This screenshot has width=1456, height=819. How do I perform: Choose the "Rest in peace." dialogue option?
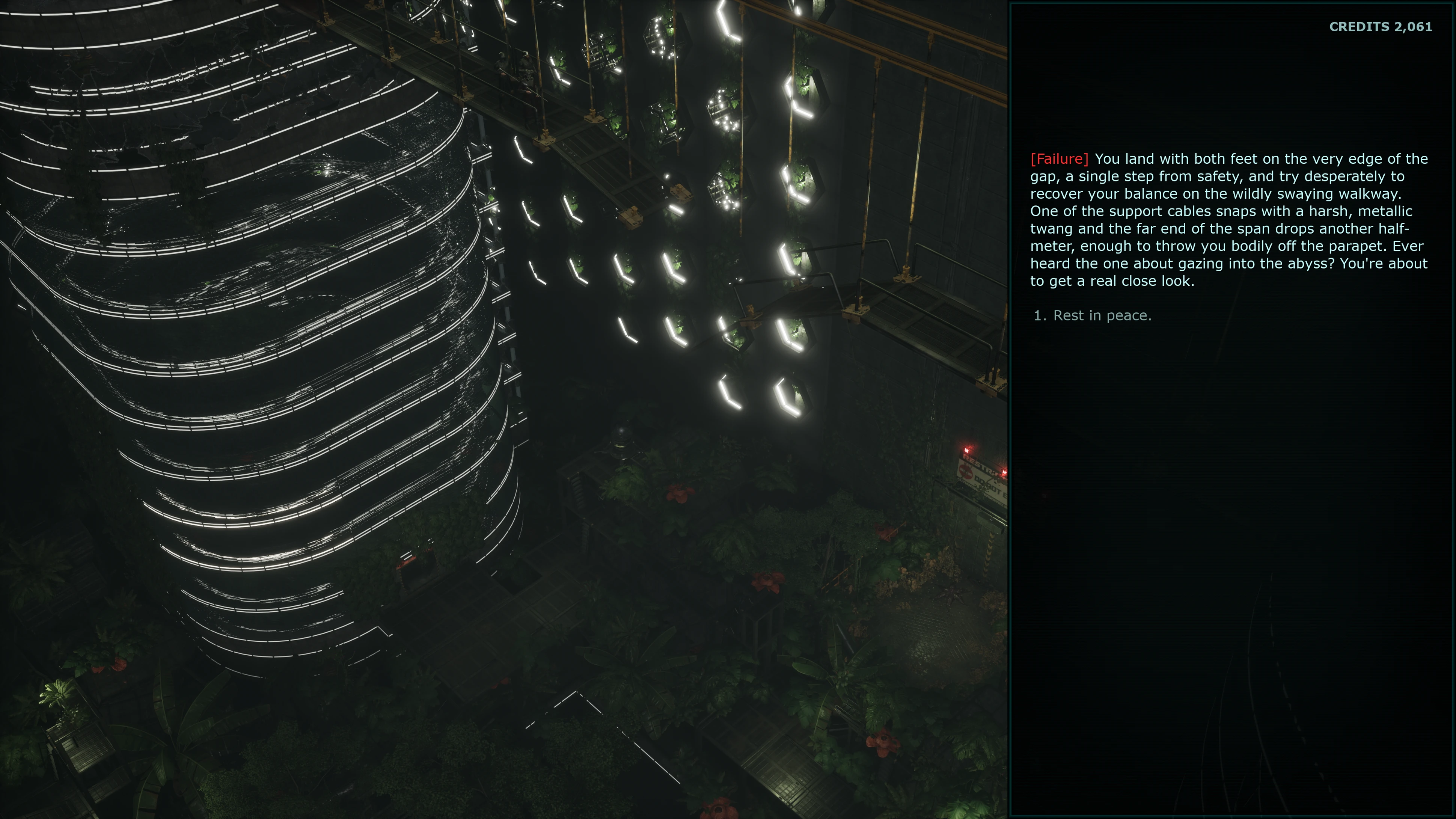pos(1102,315)
